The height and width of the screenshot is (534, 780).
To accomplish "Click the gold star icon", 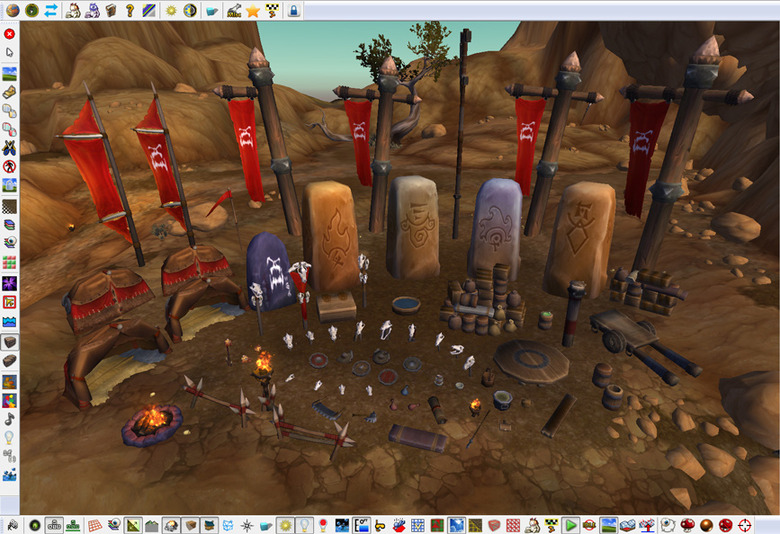I will (253, 11).
